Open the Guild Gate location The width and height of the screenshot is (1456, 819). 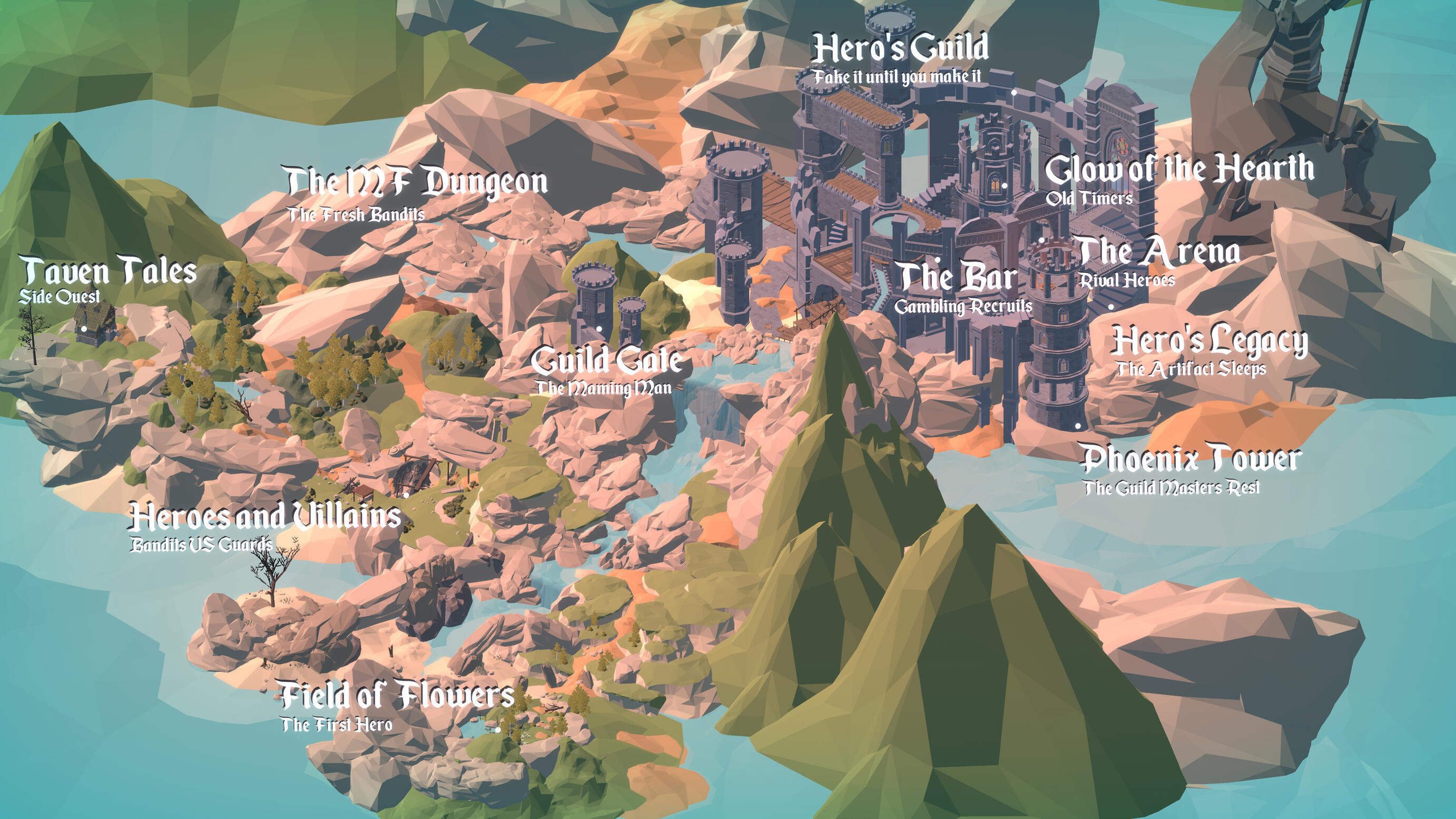click(606, 361)
